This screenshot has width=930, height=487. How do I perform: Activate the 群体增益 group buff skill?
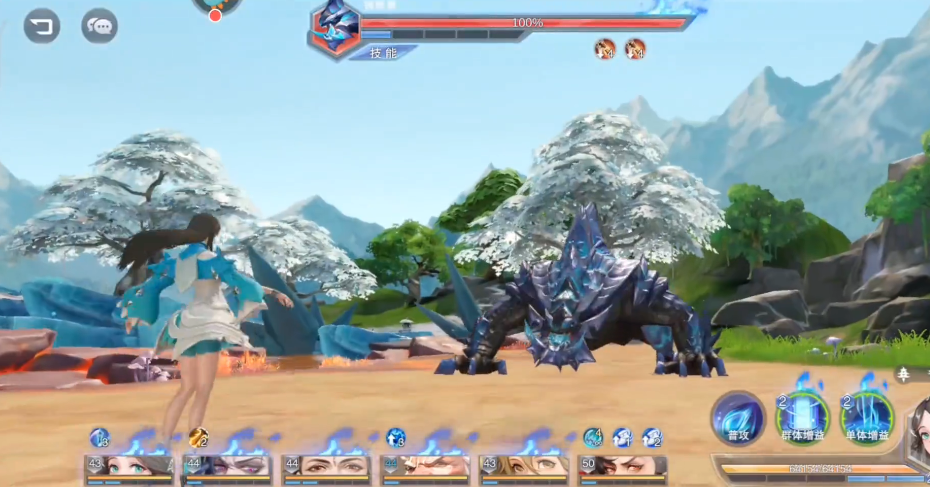click(803, 418)
